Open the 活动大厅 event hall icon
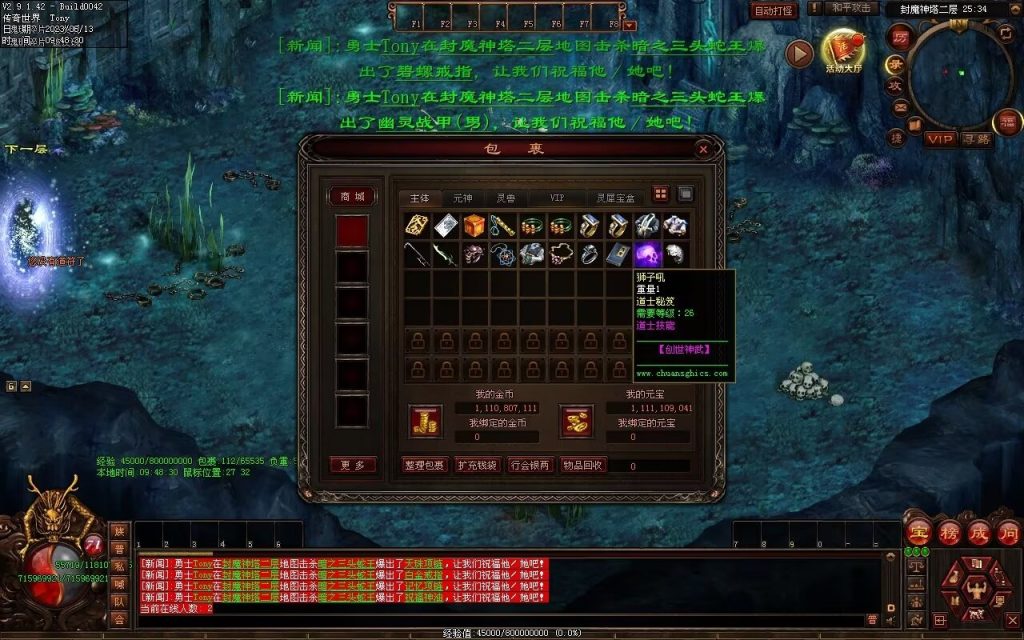 (x=841, y=50)
